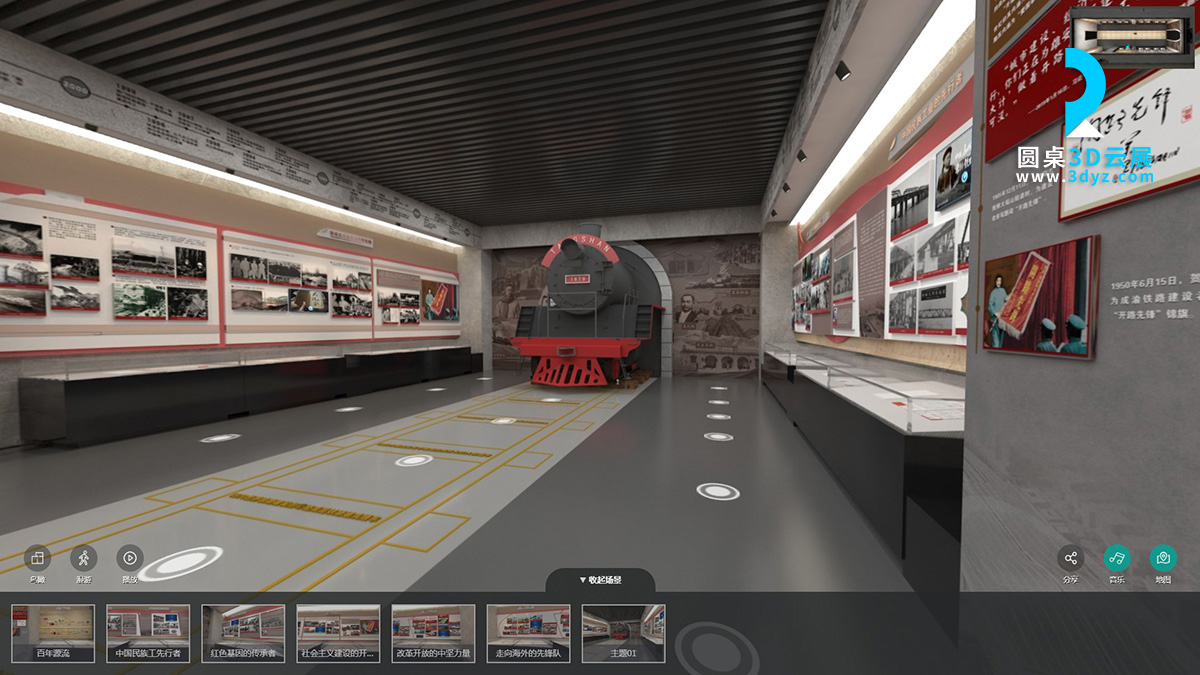The image size is (1200, 675).
Task: Jump to the 中国民族工先行者 scene
Action: point(148,632)
